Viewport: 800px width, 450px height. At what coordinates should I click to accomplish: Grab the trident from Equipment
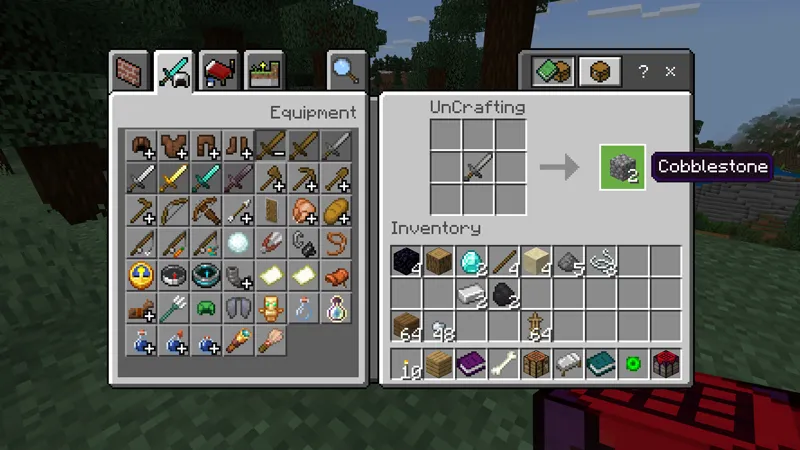pos(173,307)
